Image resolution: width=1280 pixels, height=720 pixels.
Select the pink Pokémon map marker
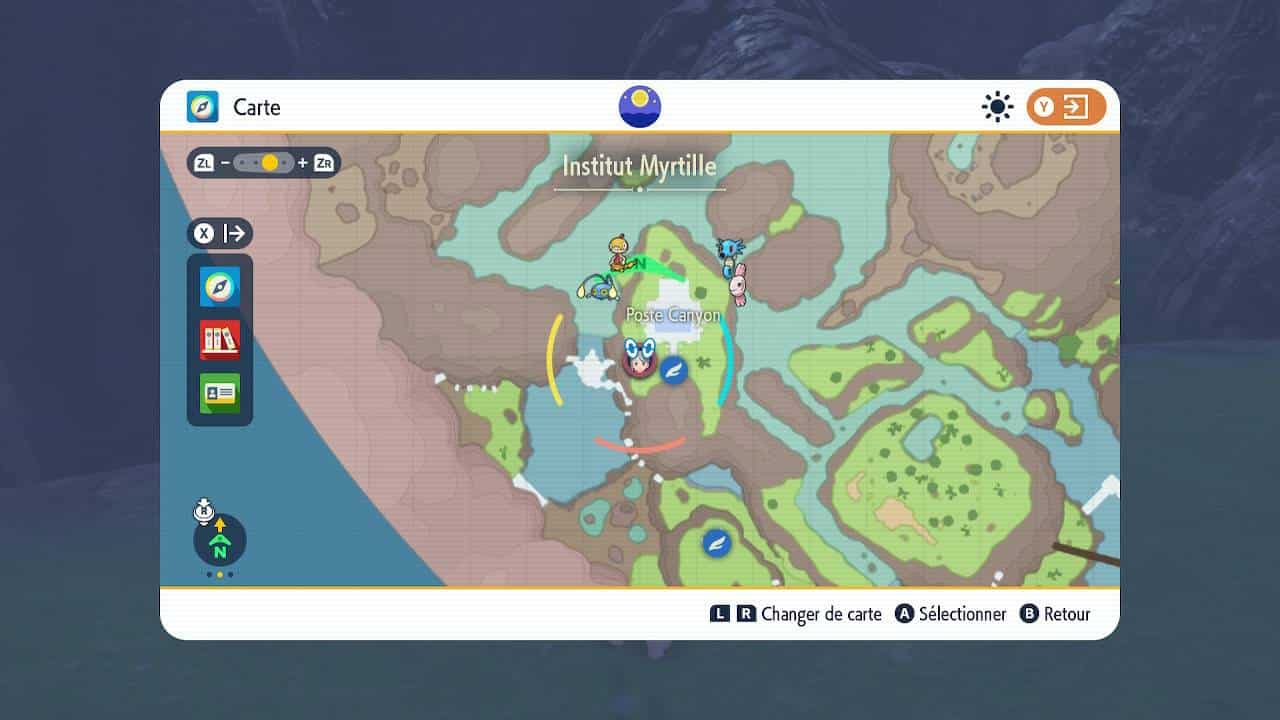coord(738,287)
